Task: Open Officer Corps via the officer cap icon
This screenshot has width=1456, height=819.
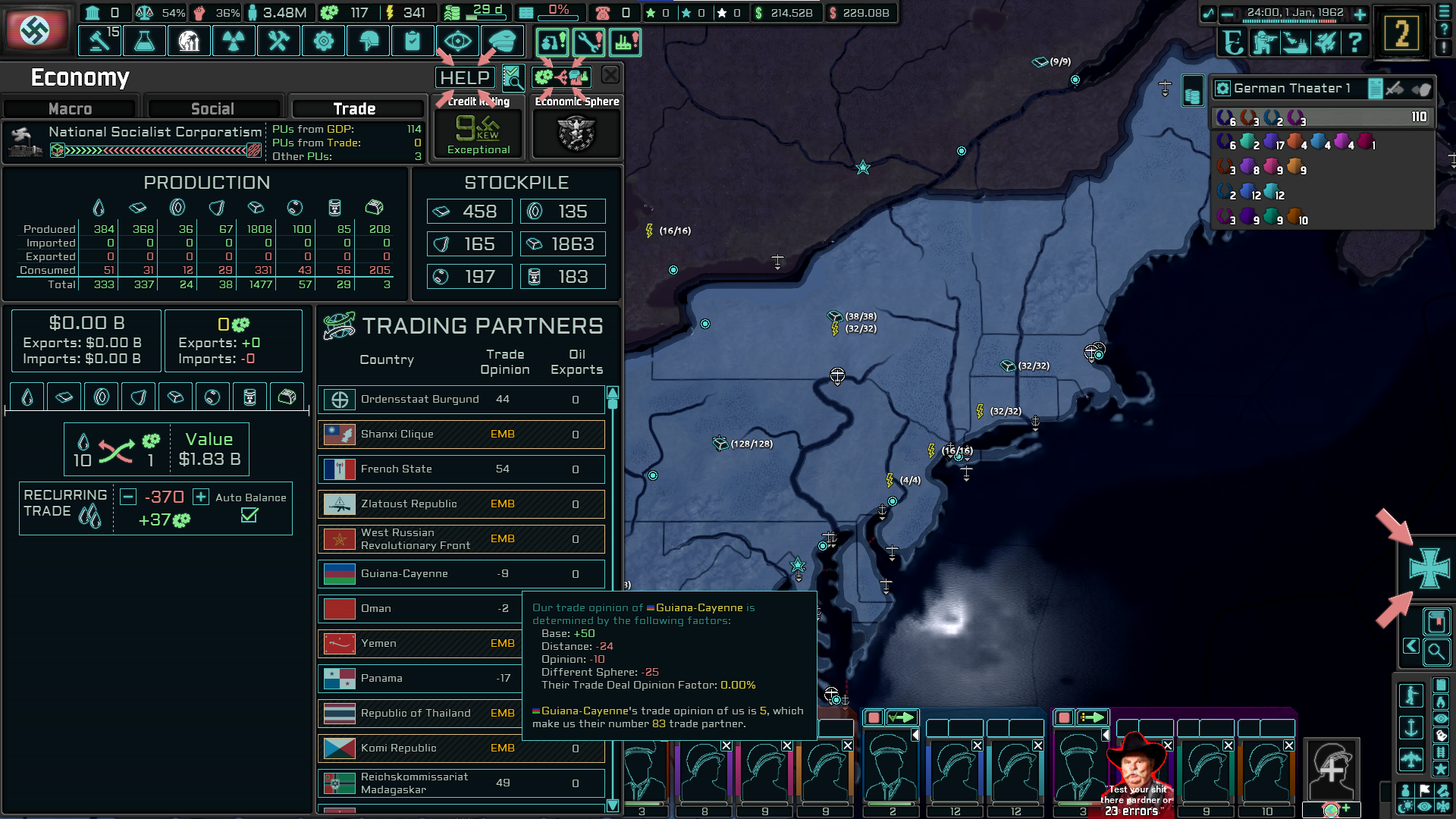Action: (503, 40)
